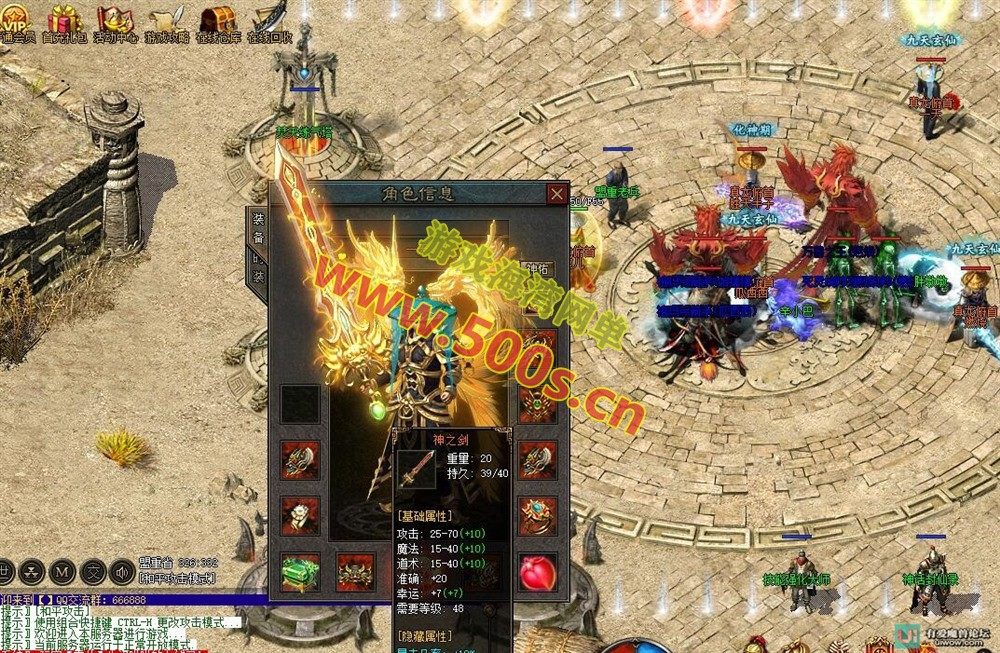Click the 神佑 button in character panel
Viewport: 1000px width, 653px height.
point(536,269)
